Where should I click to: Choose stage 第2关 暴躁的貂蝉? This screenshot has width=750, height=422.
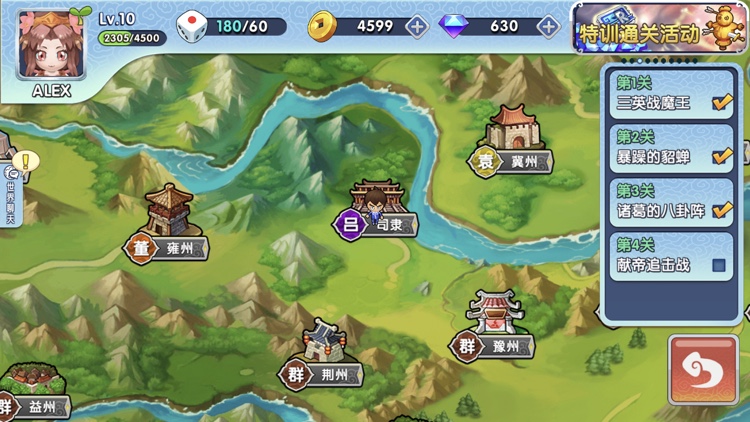673,149
